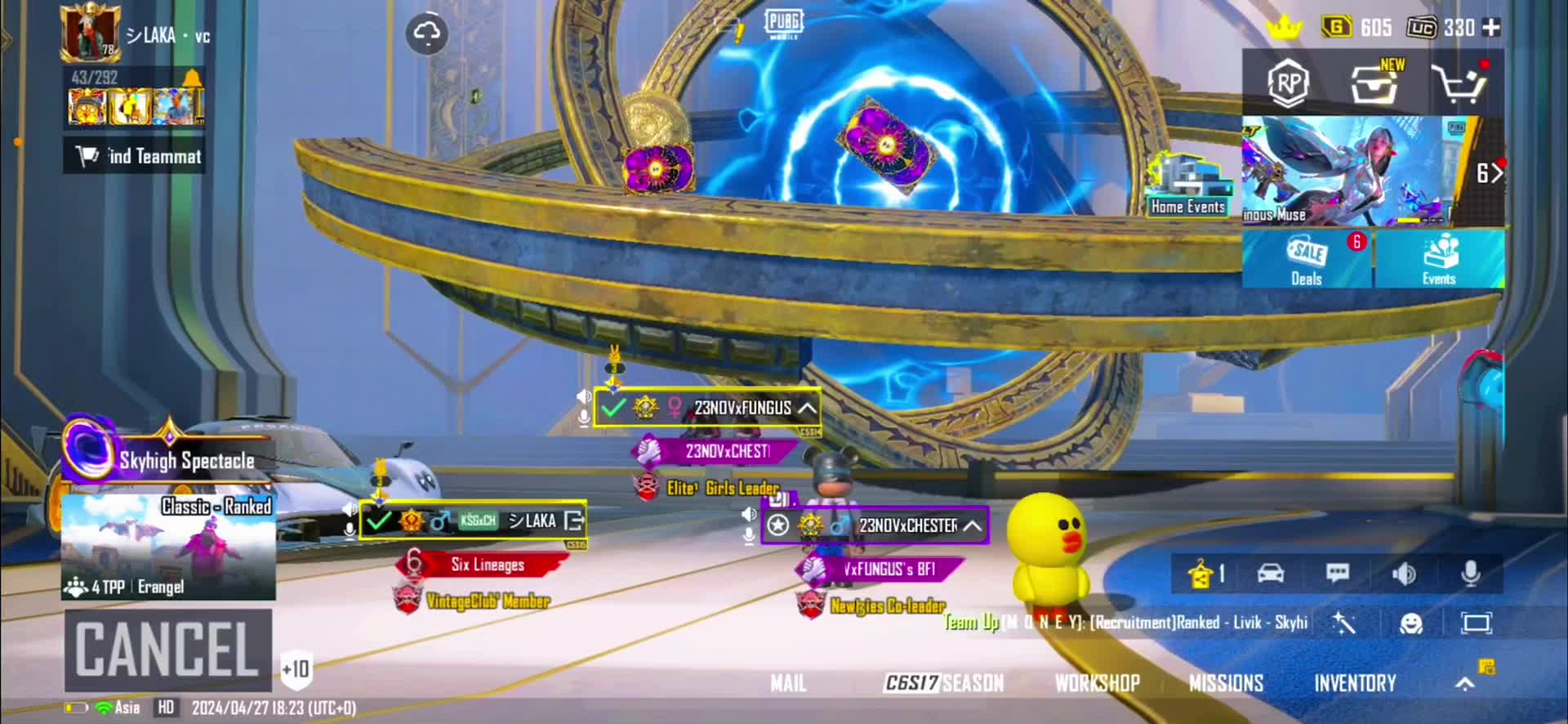Viewport: 1568px width, 724px height.
Task: Open the shop cart icon
Action: coord(1459,83)
